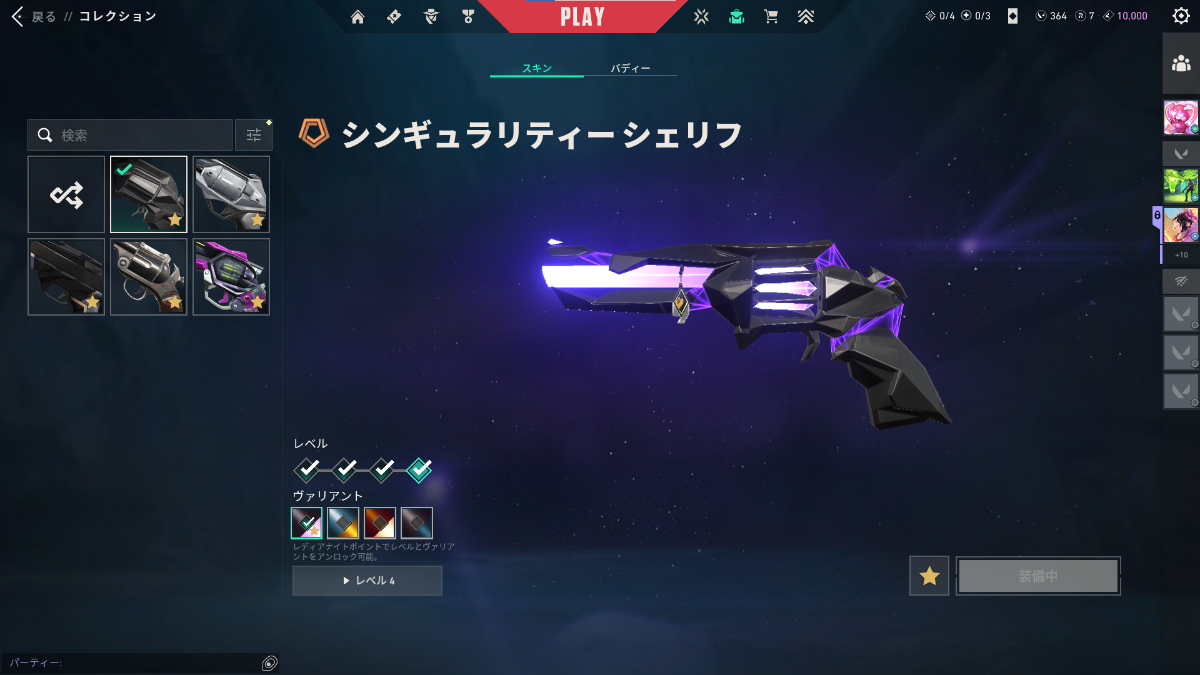Image resolution: width=1200 pixels, height=675 pixels.
Task: Click the red PLAY button
Action: (x=582, y=16)
